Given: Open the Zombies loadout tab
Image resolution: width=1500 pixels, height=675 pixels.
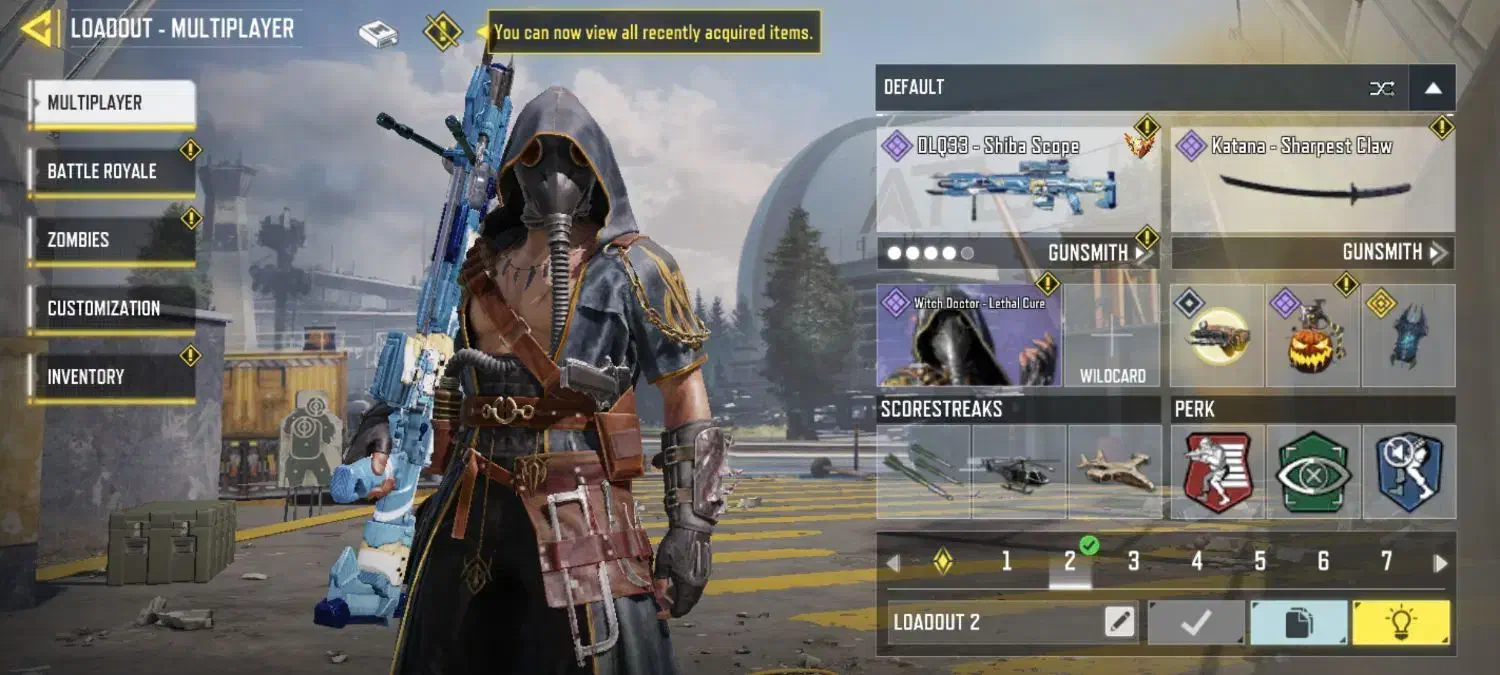Looking at the screenshot, I should (x=111, y=240).
